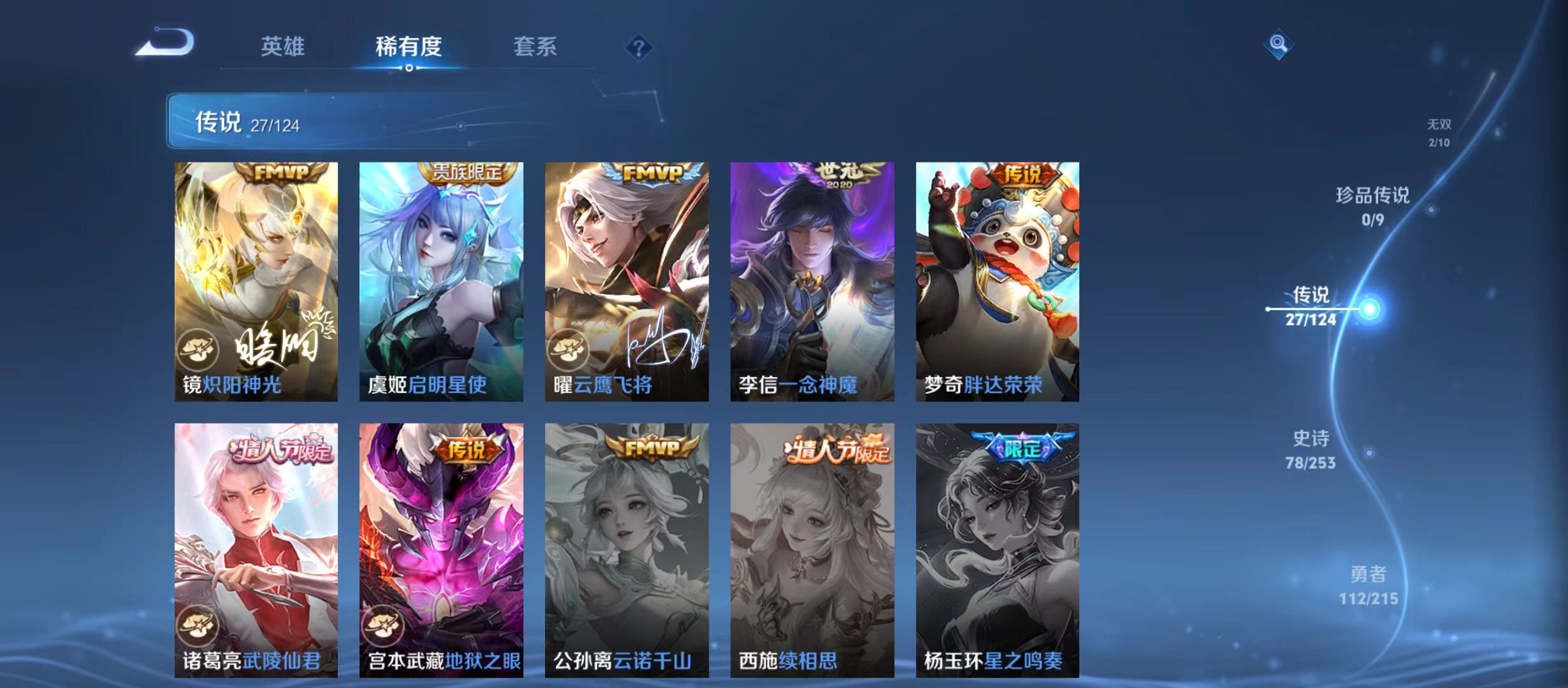Switch to the 套系 tab
The width and height of the screenshot is (1568, 688).
537,47
